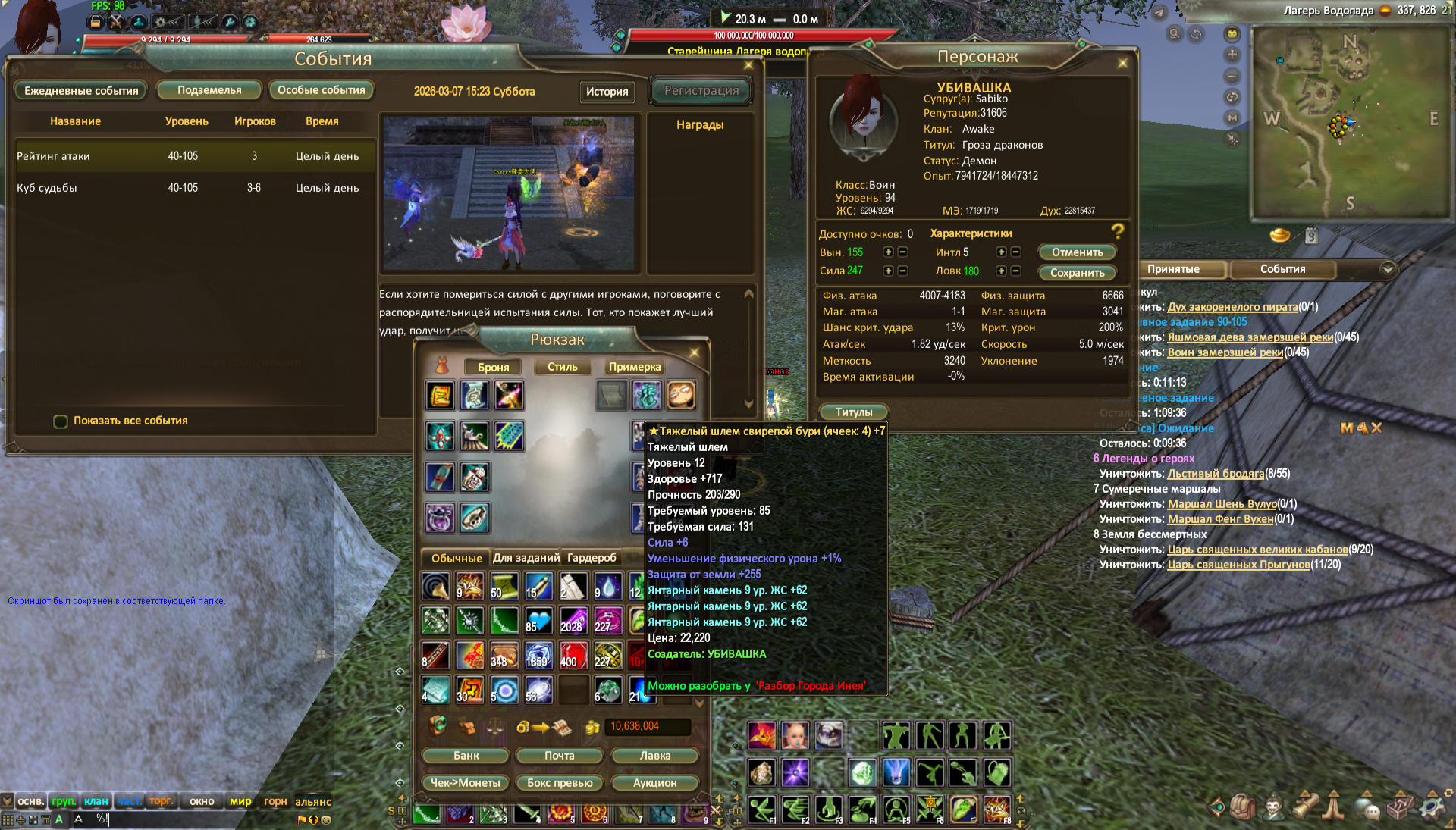Screen dimensions: 1456x830
Task: Open the Аукцион button
Action: click(x=654, y=783)
